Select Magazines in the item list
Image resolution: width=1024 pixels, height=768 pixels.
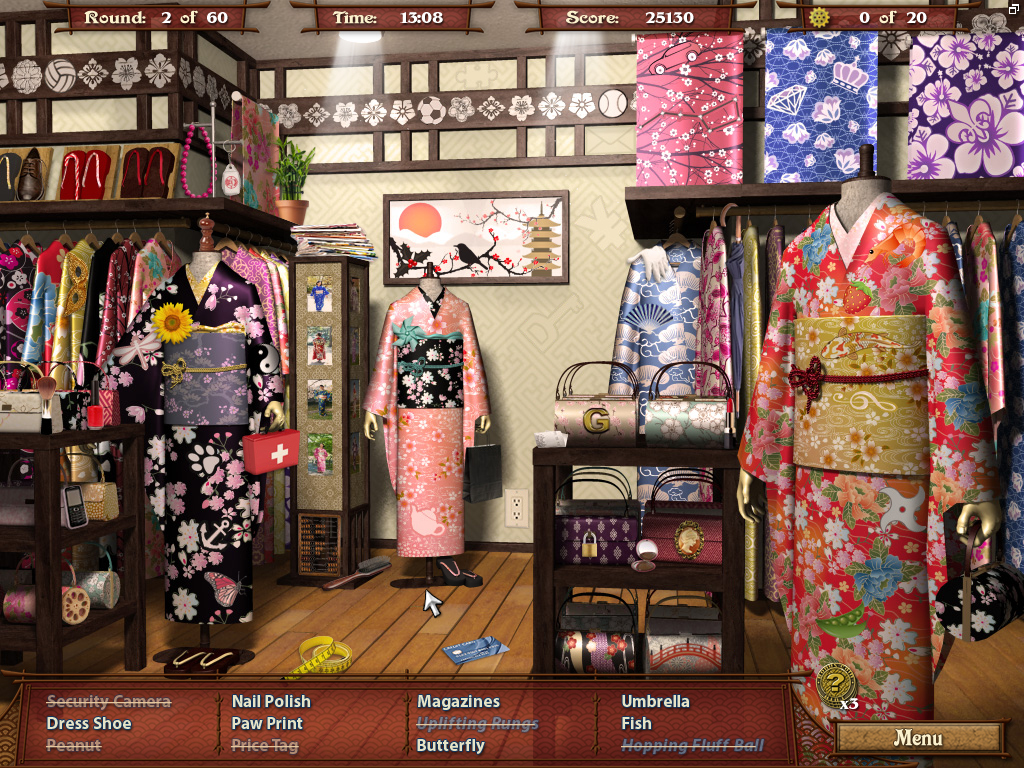(x=458, y=701)
